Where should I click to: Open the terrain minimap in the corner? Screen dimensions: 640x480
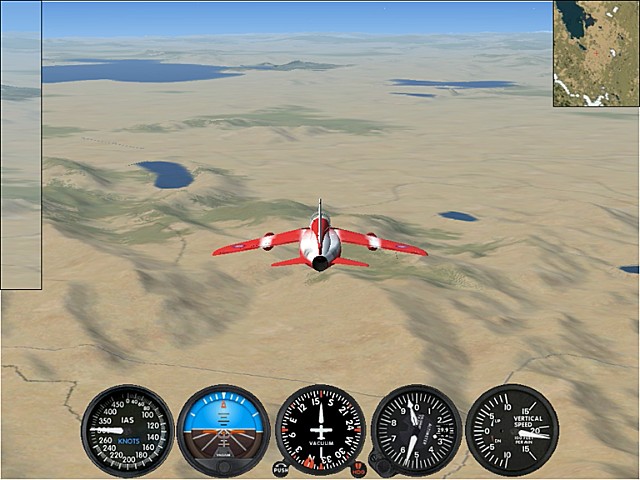pos(596,53)
